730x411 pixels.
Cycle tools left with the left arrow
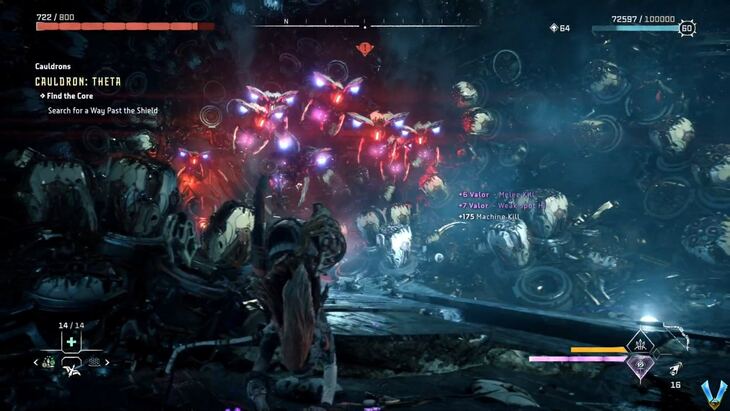37,362
